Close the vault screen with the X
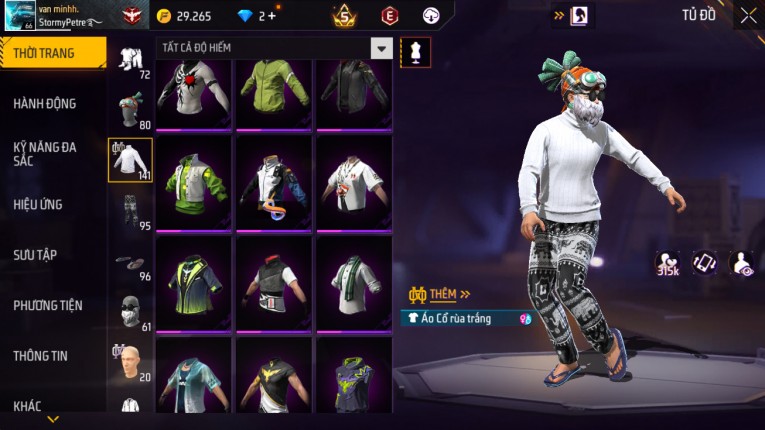The height and width of the screenshot is (430, 765). [x=748, y=15]
